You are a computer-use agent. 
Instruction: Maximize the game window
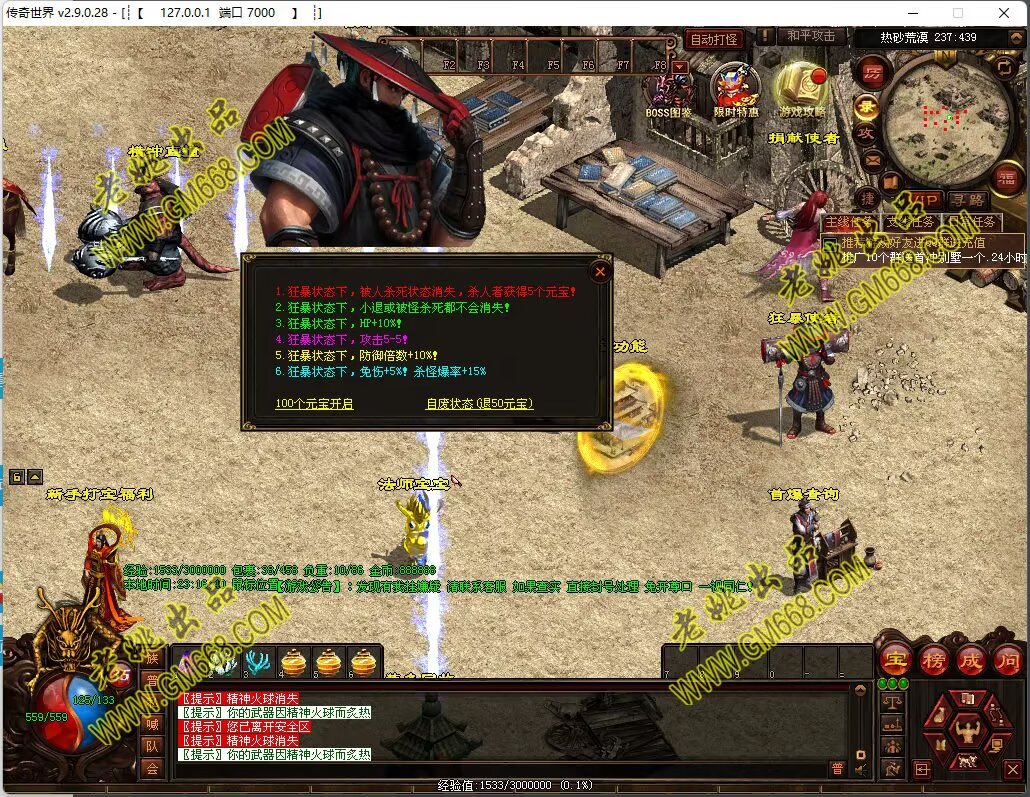pos(957,13)
